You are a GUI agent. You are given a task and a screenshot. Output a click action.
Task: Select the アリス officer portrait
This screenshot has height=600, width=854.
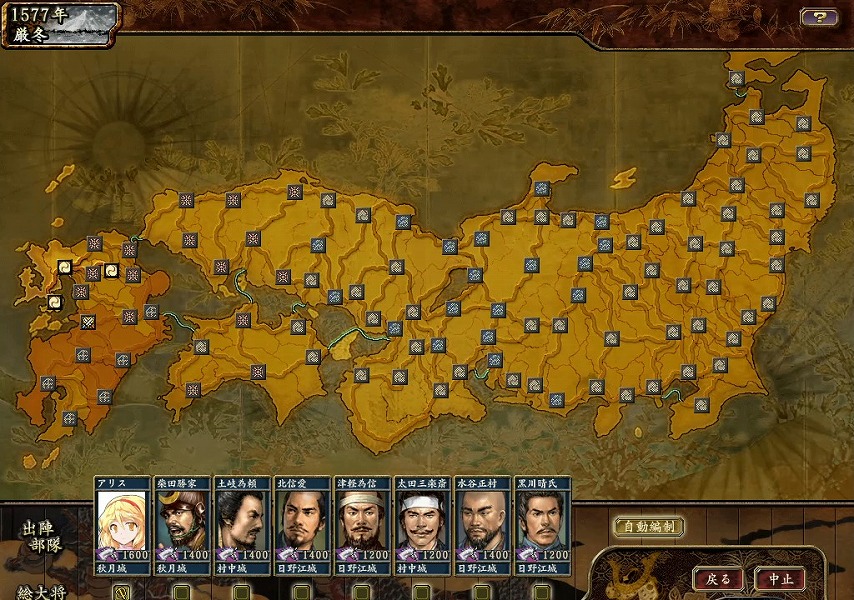pyautogui.click(x=122, y=521)
